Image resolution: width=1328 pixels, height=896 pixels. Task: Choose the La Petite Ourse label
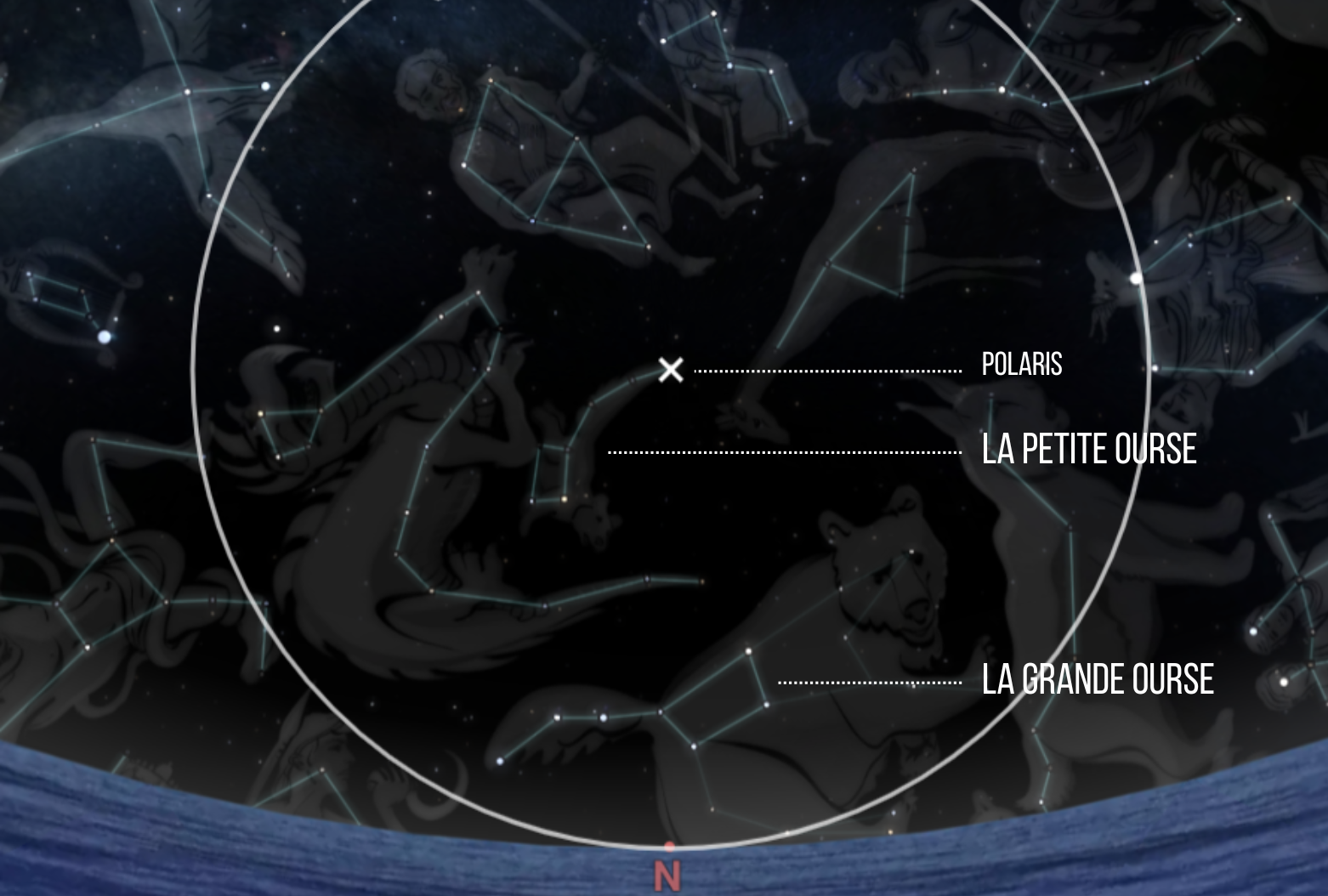coord(1088,449)
